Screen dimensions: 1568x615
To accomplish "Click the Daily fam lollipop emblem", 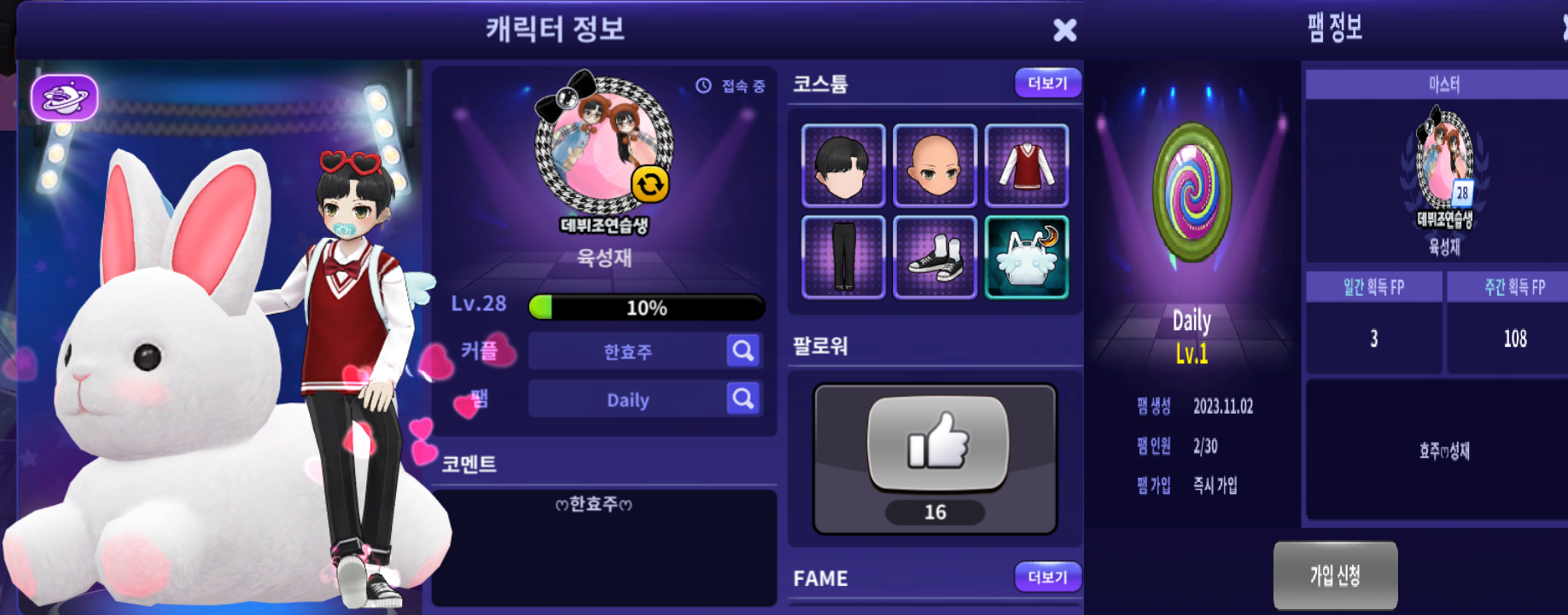I will 1192,192.
